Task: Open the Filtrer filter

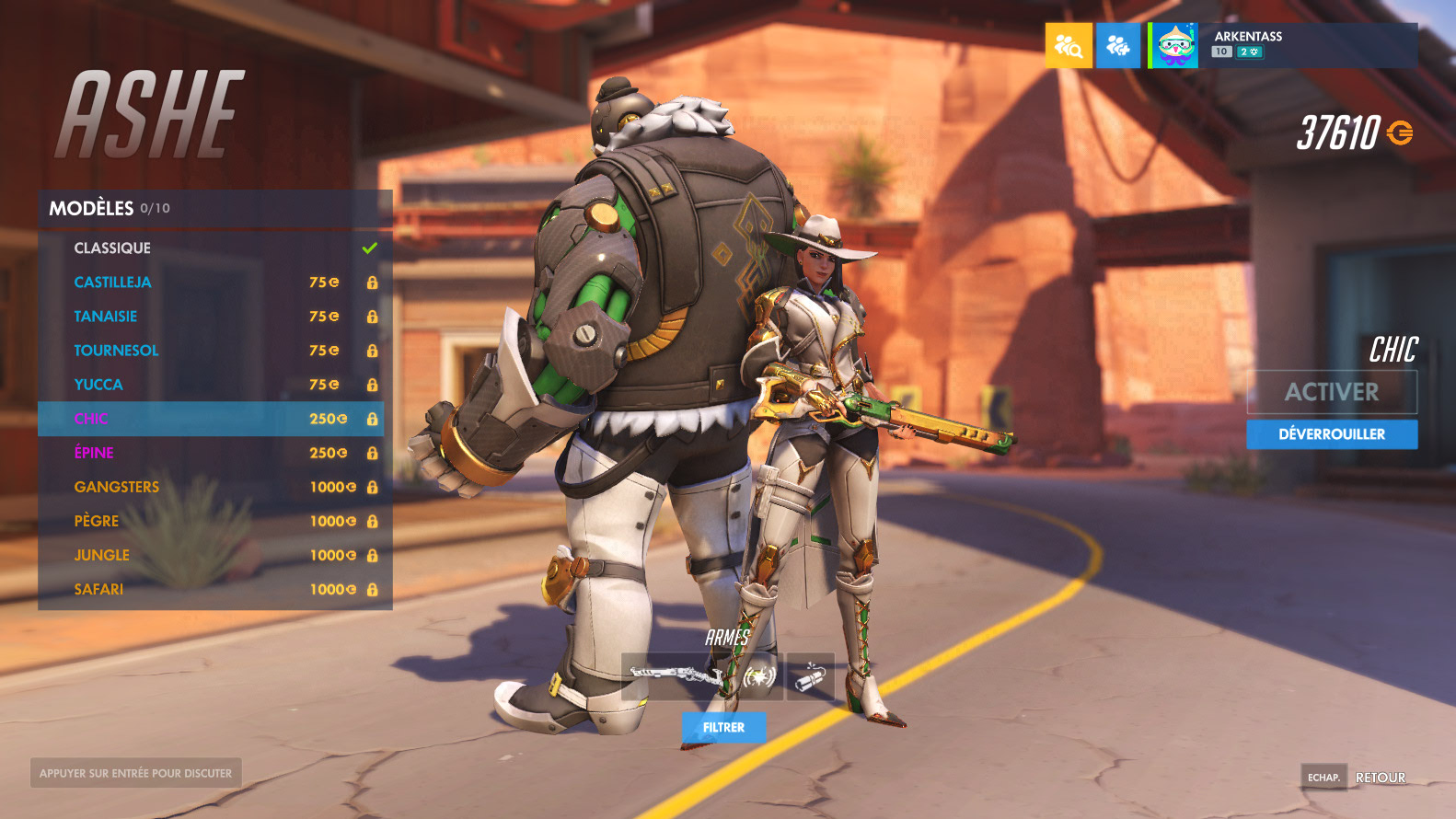Action: coord(723,727)
